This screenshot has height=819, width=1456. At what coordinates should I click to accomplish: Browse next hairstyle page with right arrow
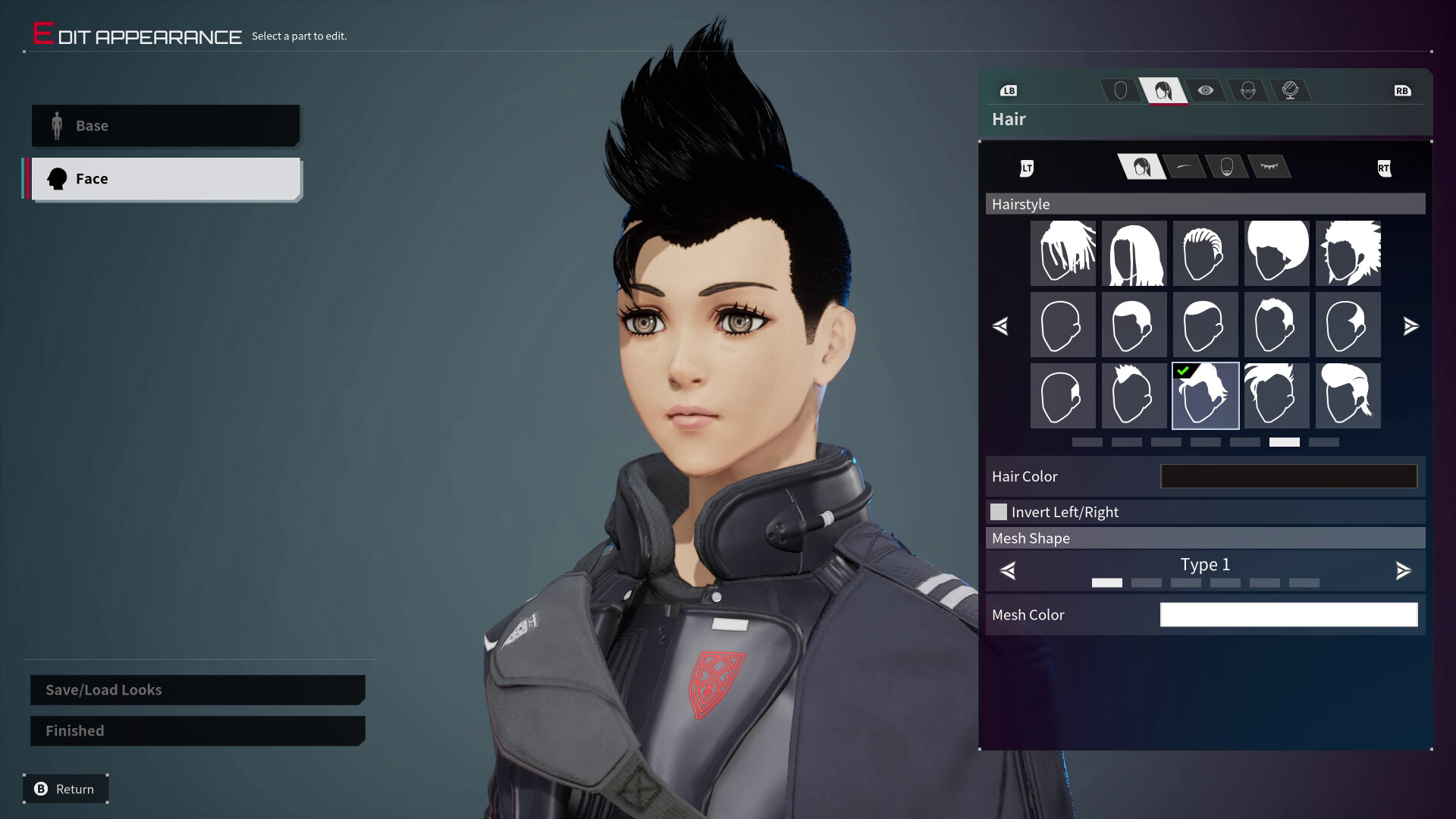1411,326
